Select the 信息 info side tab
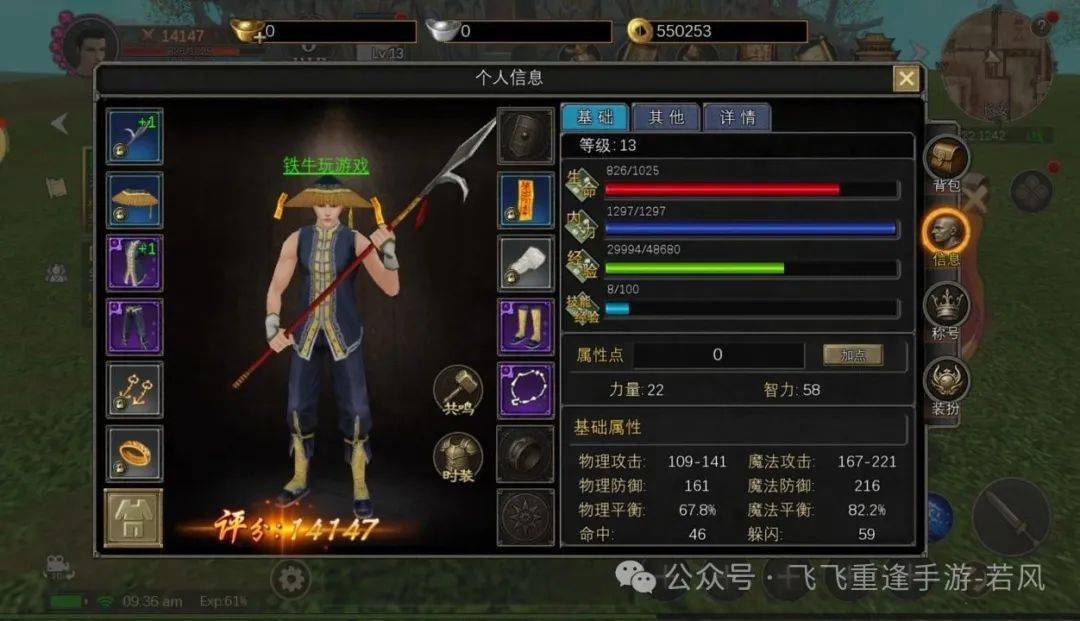The image size is (1080, 621). click(946, 236)
